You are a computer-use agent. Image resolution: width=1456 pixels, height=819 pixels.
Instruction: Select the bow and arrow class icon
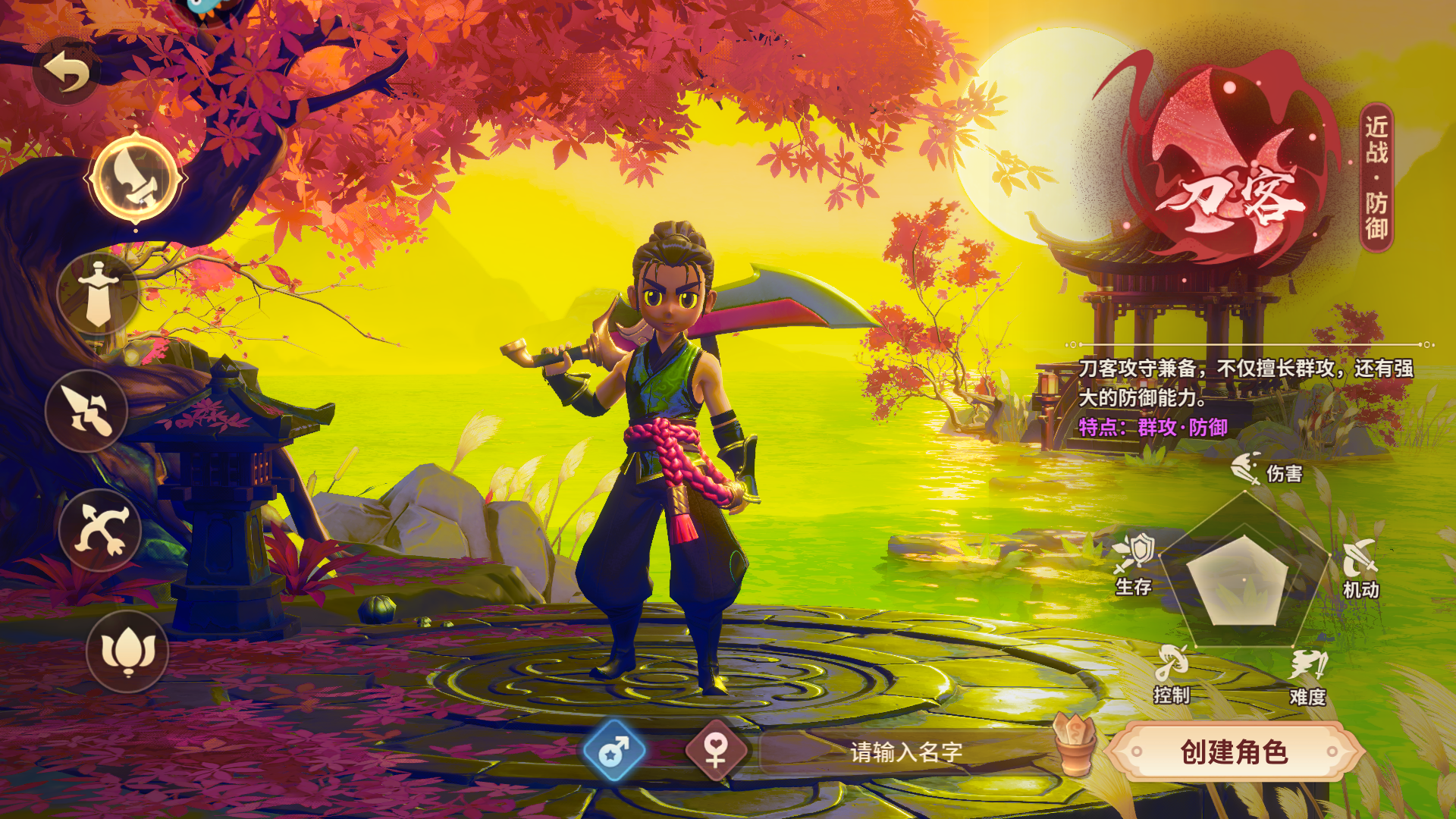coord(100,530)
